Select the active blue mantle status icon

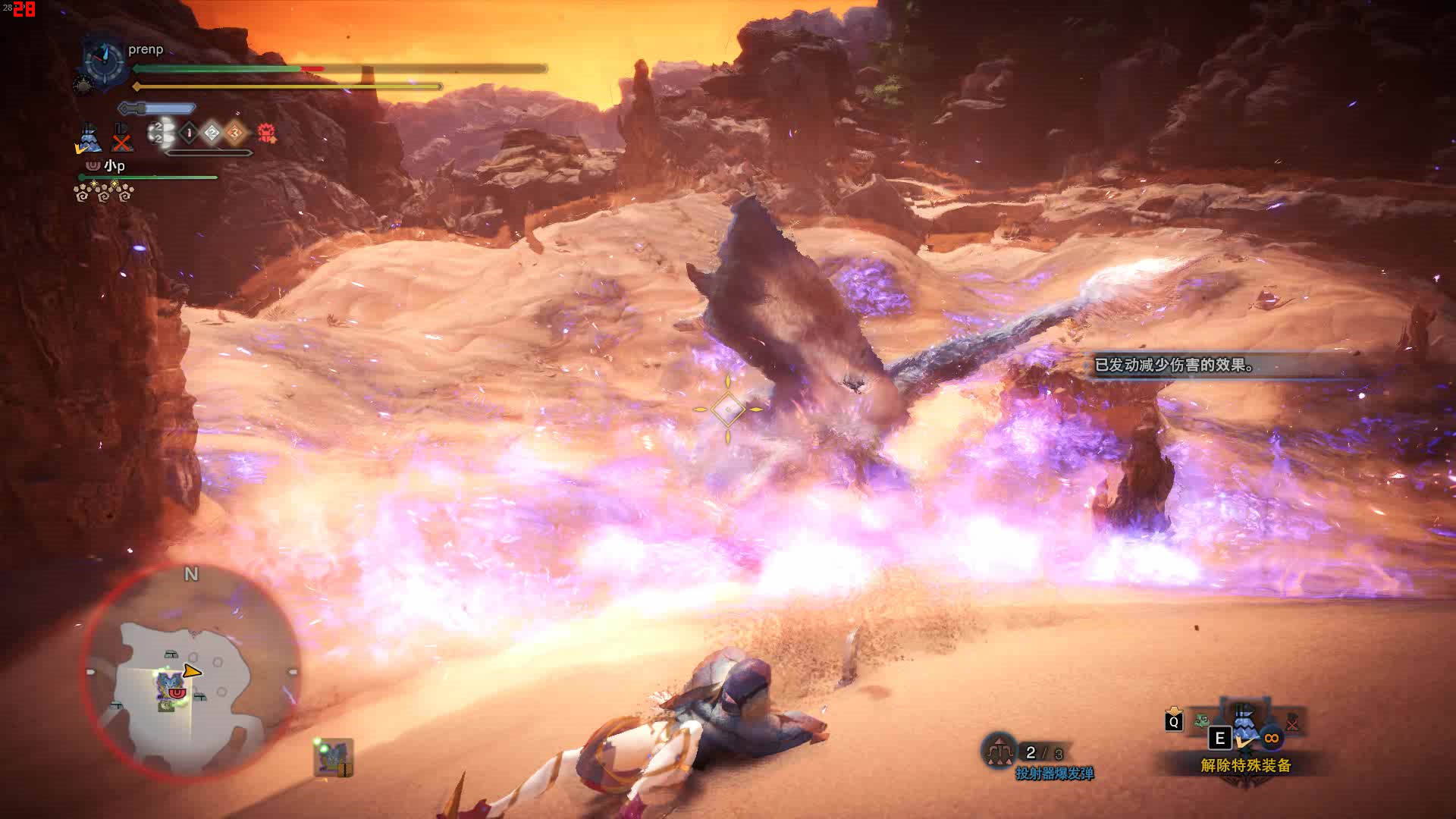pyautogui.click(x=89, y=137)
